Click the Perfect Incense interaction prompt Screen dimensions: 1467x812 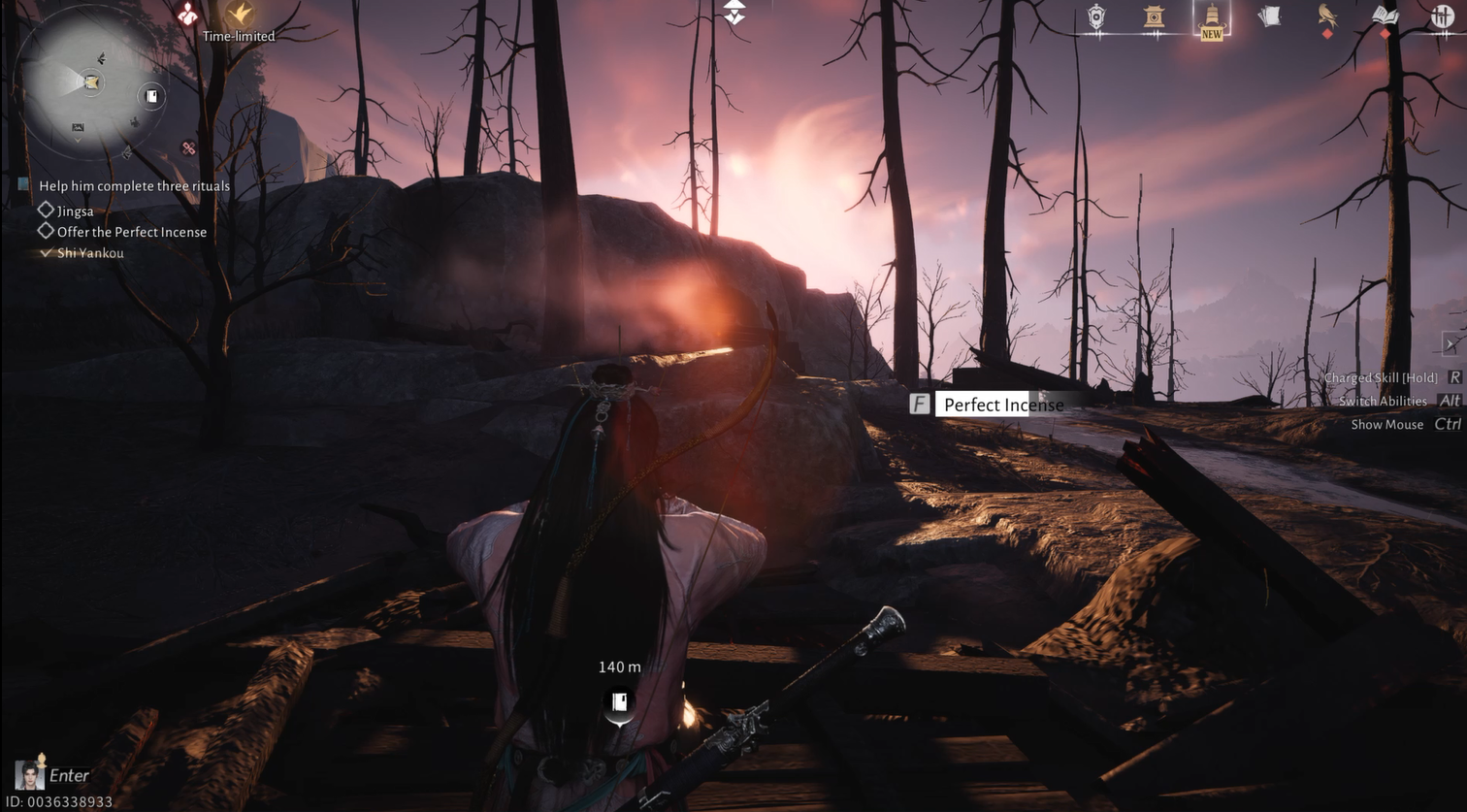click(x=1002, y=405)
